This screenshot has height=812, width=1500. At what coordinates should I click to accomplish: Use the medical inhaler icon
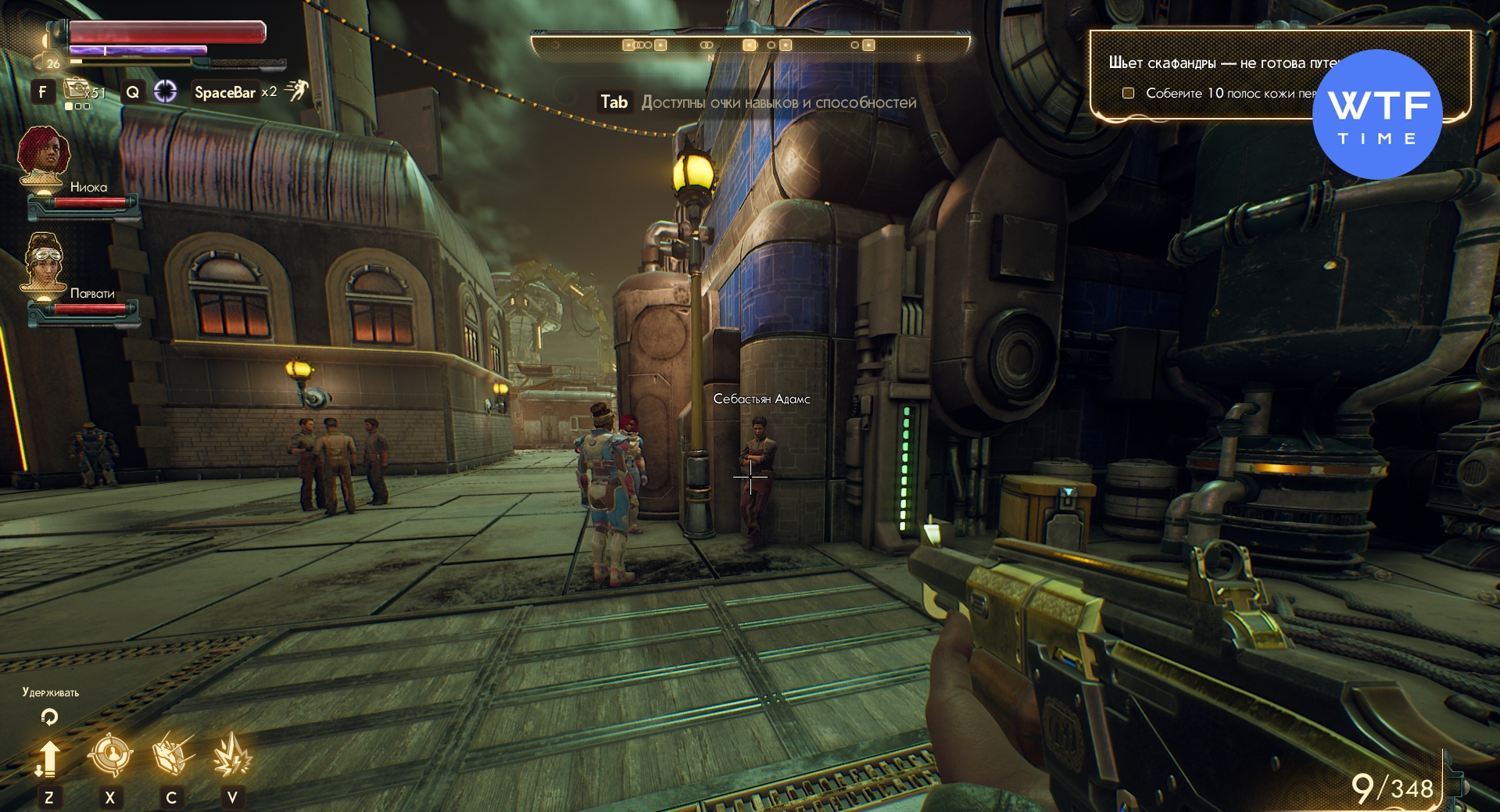tap(78, 91)
